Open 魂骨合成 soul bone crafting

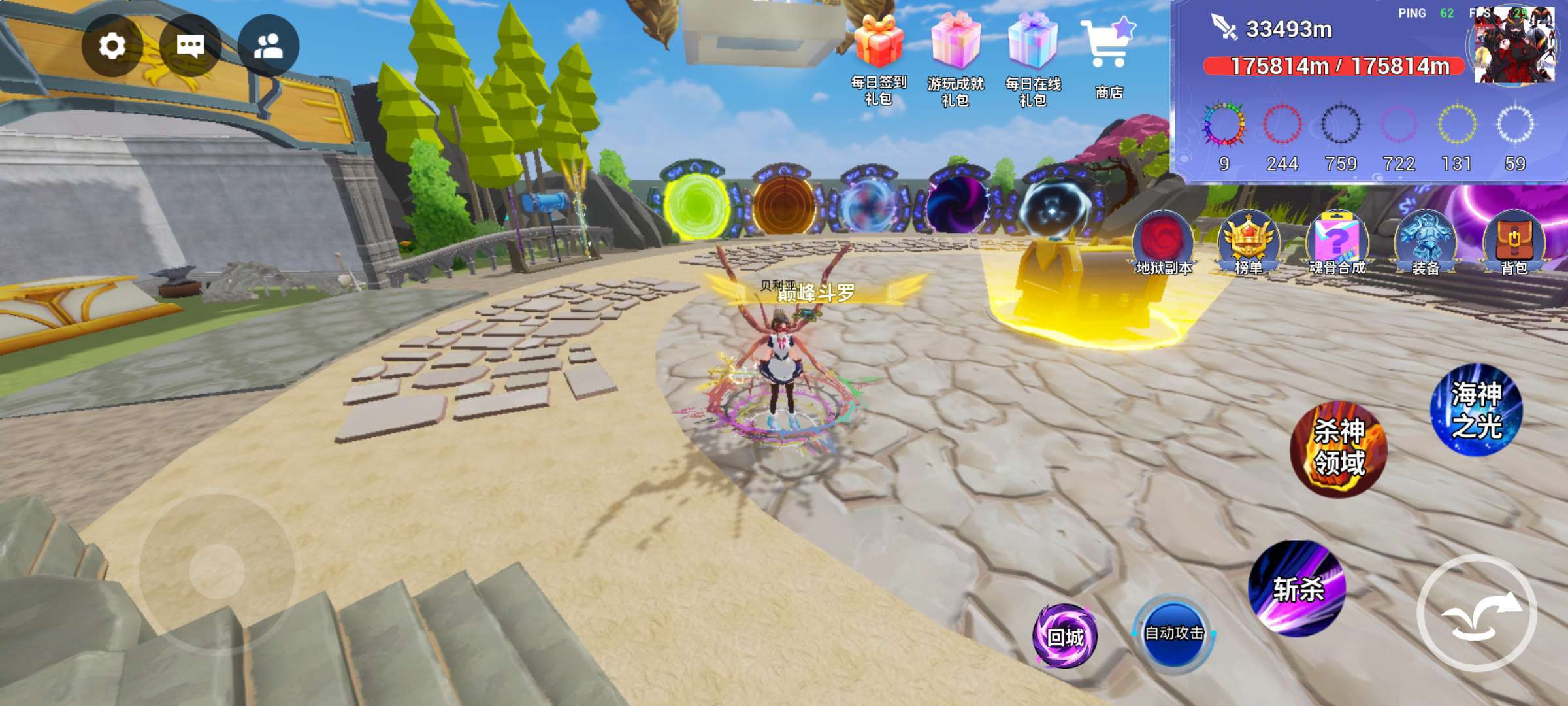point(1337,243)
